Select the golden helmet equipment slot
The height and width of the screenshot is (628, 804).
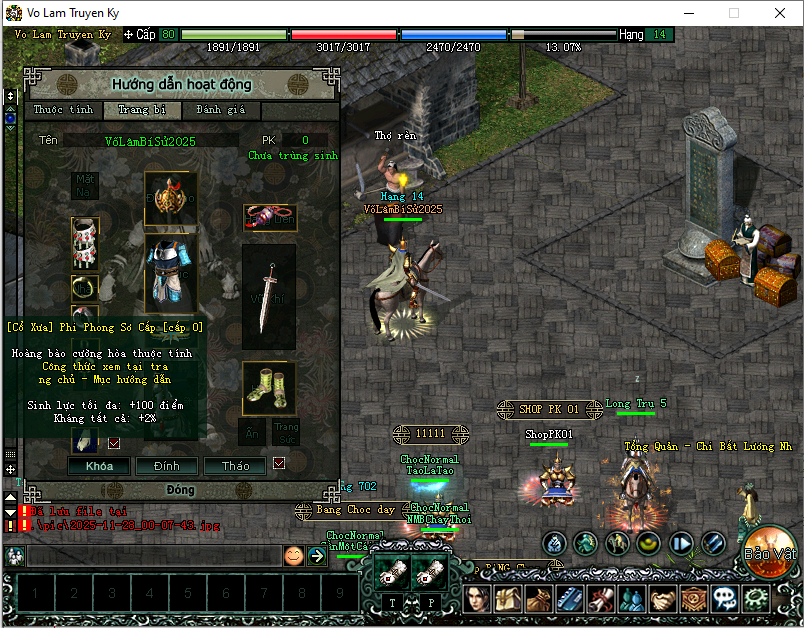click(171, 199)
